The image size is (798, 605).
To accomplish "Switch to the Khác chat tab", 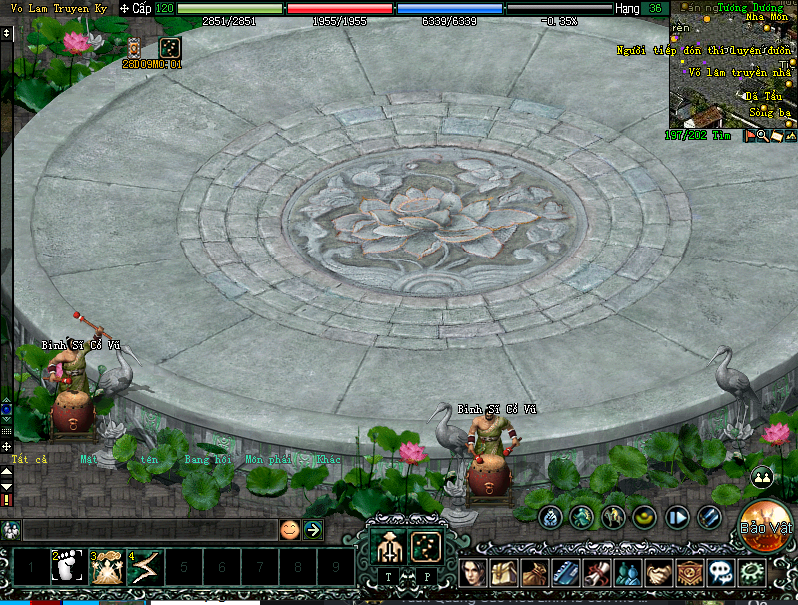I will (x=328, y=460).
